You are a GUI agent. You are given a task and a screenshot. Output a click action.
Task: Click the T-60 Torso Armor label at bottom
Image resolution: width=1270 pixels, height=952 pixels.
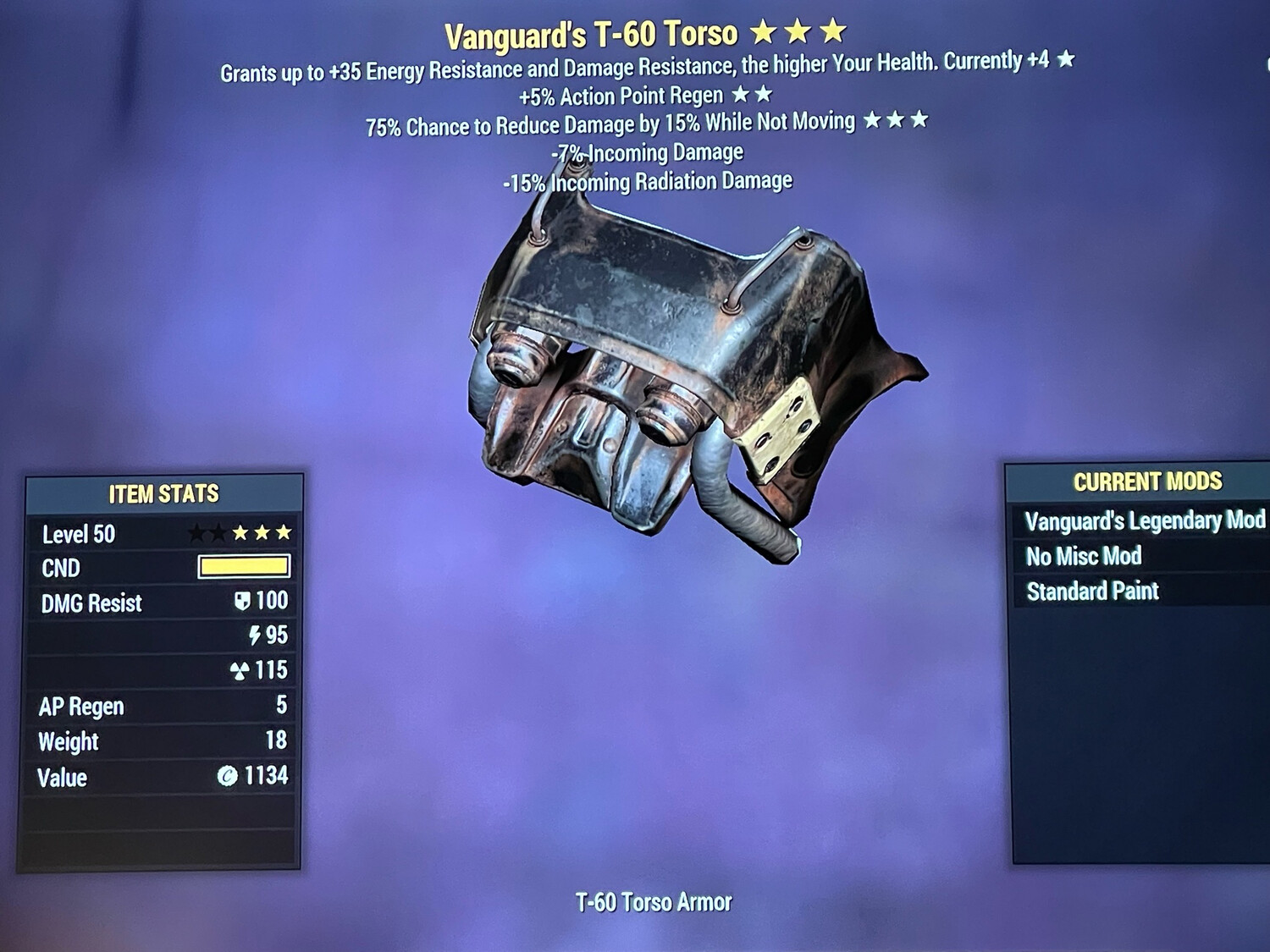click(653, 902)
